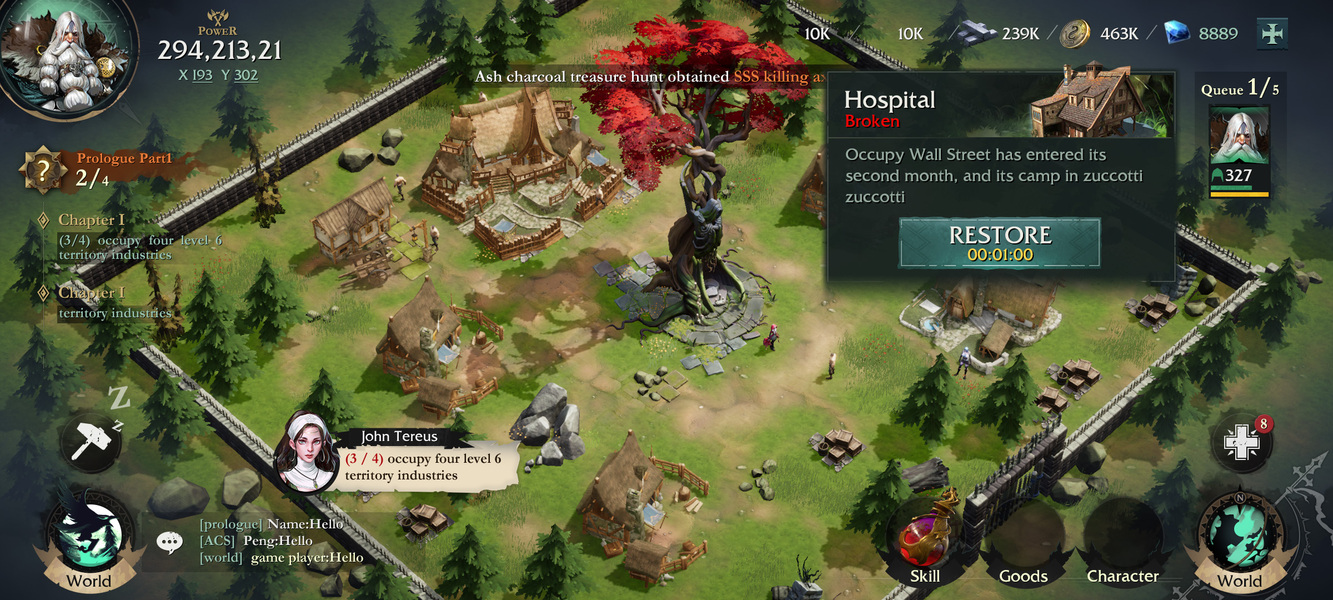Open the gold coin resource showing 463K
Viewport: 1333px width, 600px height.
1075,33
